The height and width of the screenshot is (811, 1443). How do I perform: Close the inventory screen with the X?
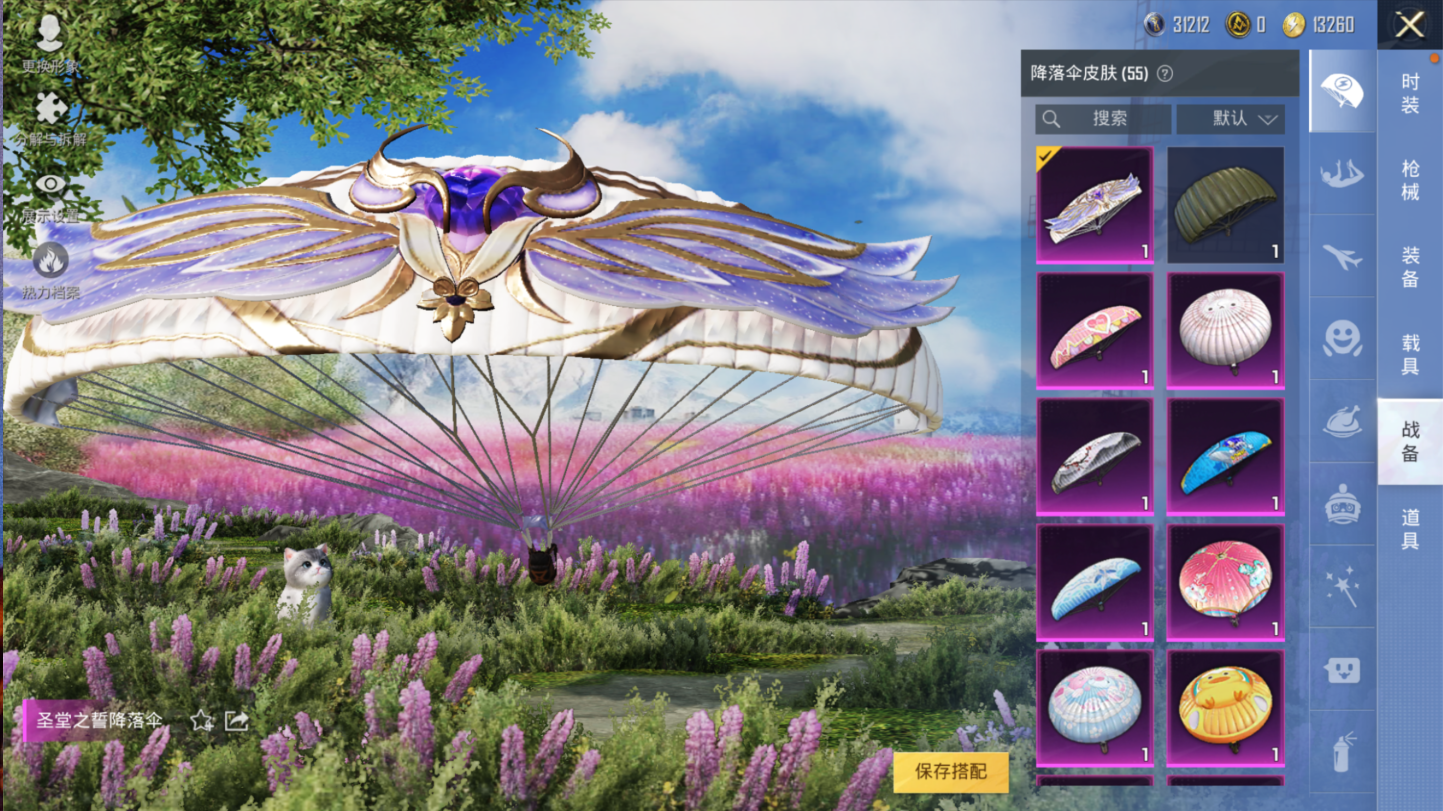click(x=1409, y=25)
